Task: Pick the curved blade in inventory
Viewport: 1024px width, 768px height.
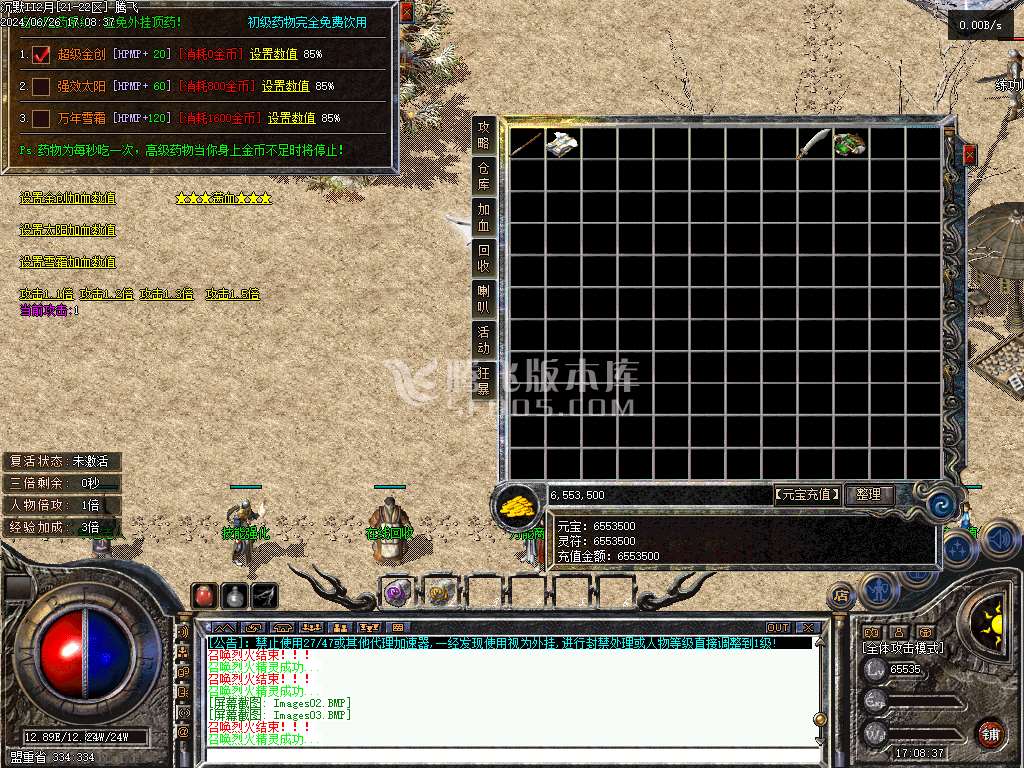Action: 814,143
